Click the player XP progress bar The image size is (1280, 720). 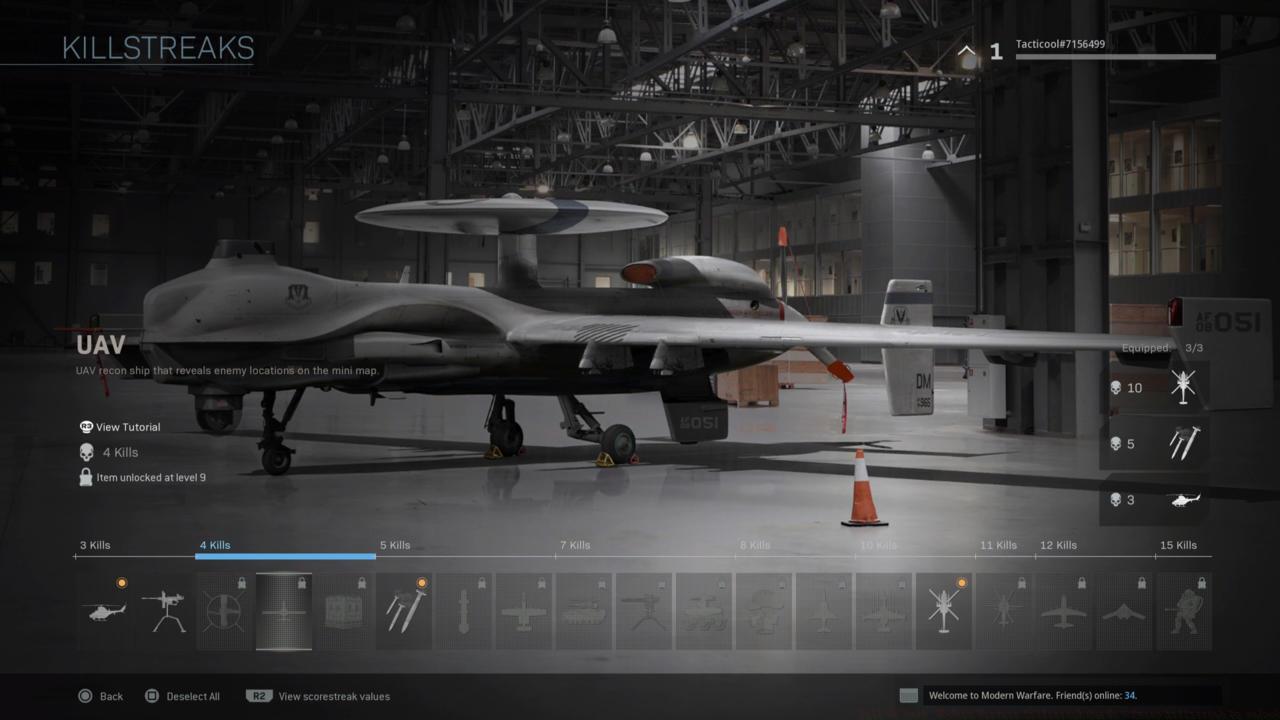tap(1115, 58)
